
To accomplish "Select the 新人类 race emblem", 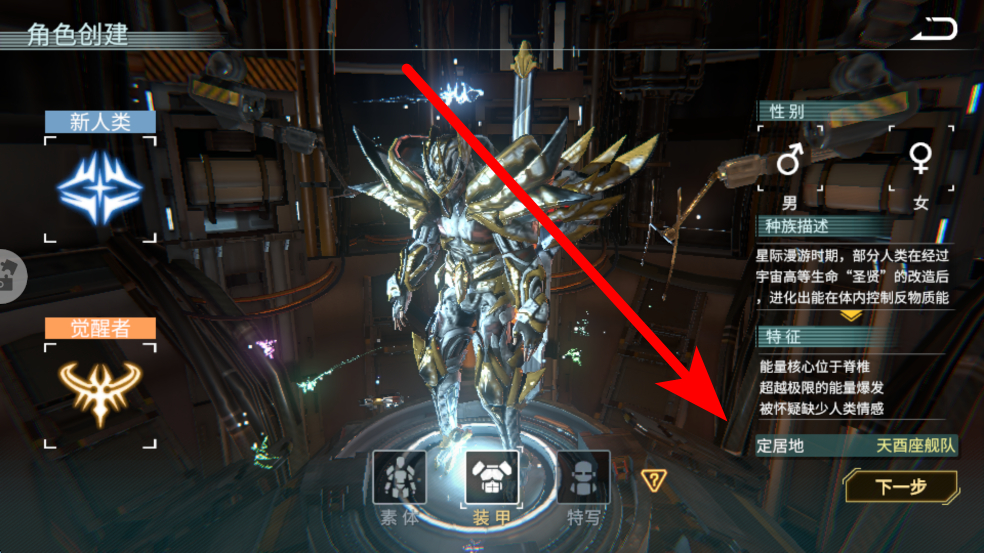I will [100, 188].
